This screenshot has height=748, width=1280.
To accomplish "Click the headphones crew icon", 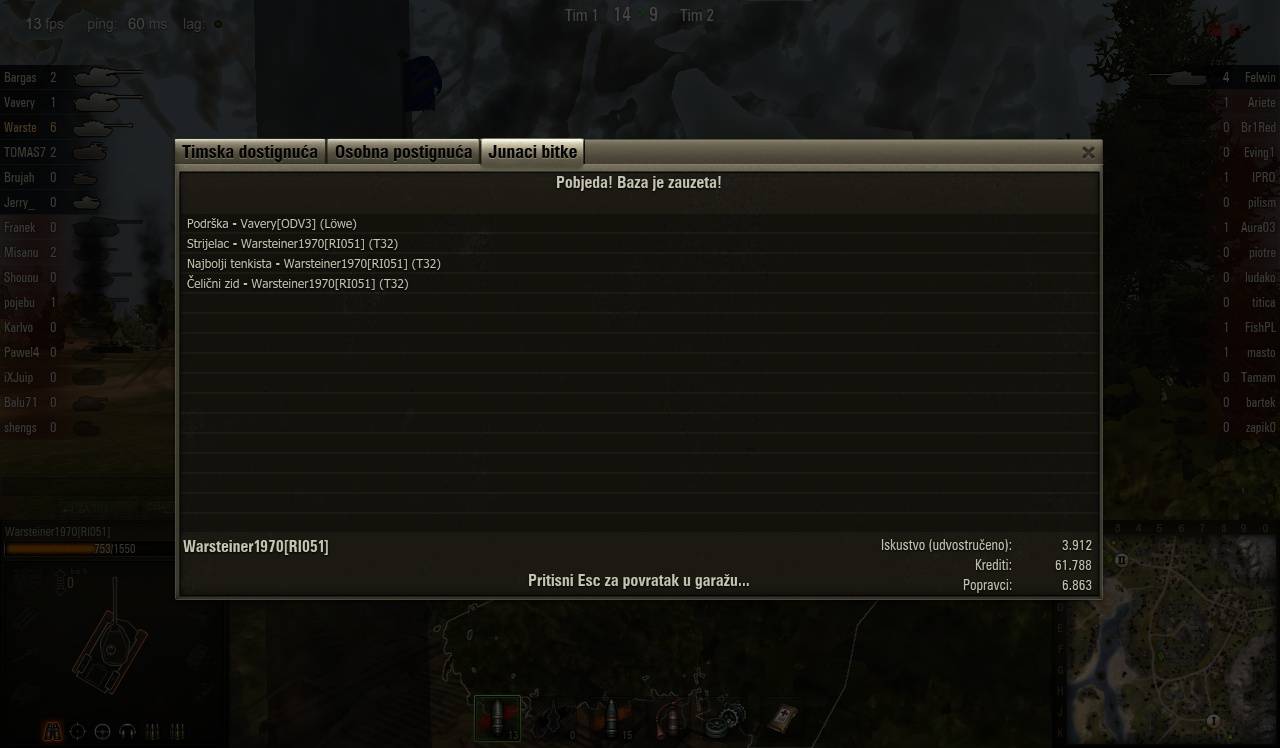I will pos(127,731).
